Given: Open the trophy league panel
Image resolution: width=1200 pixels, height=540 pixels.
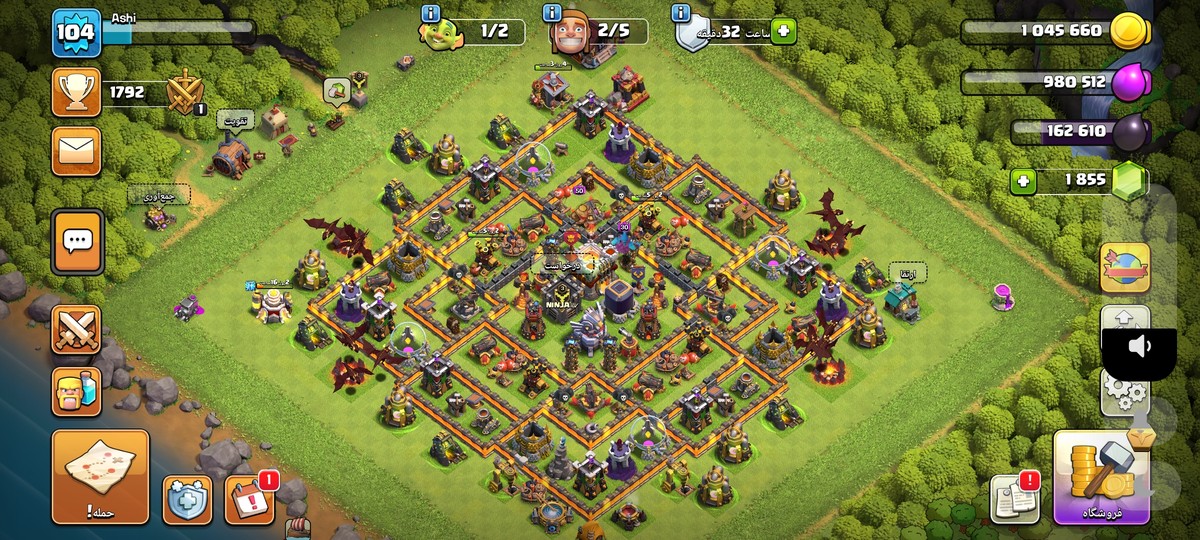Looking at the screenshot, I should click(x=76, y=93).
